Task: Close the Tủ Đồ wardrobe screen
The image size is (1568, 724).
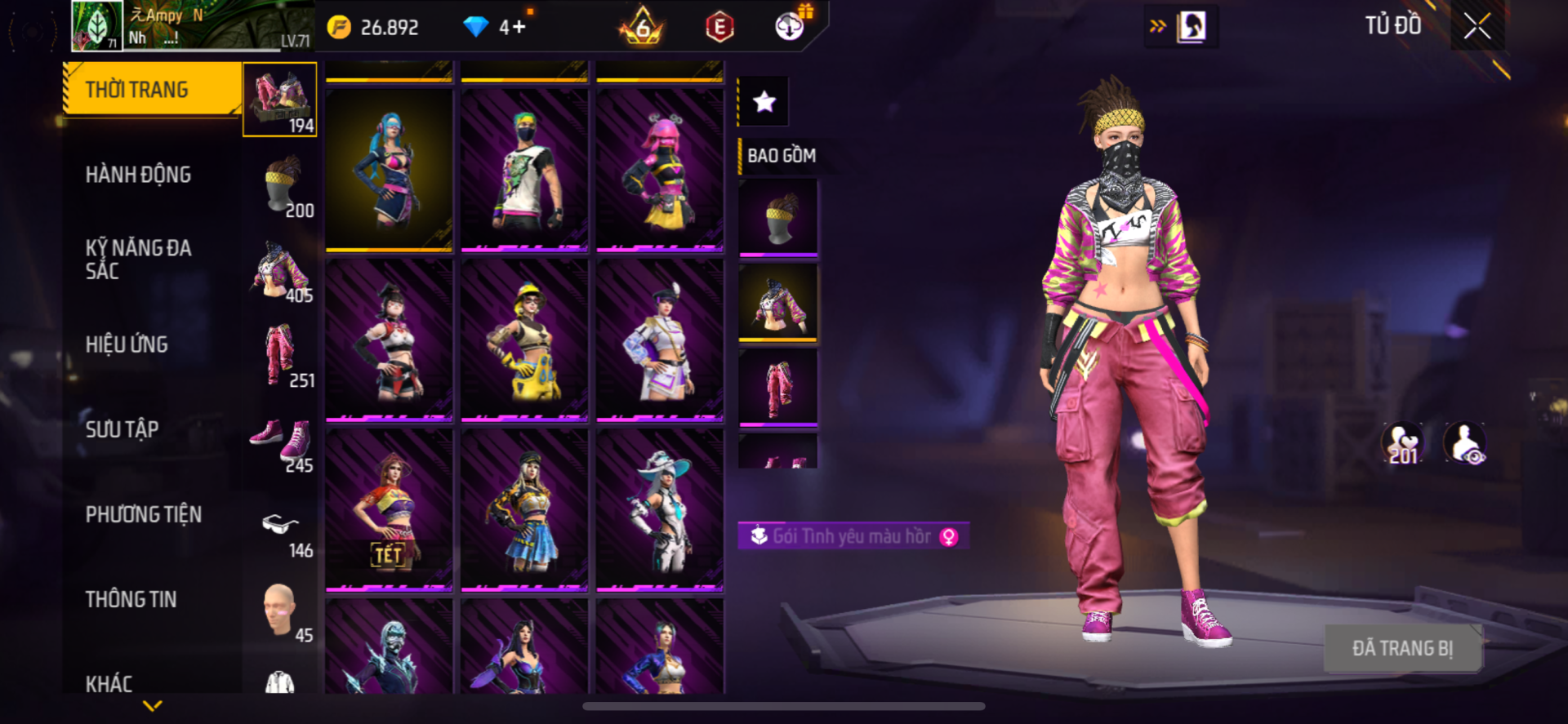Action: coord(1477,26)
